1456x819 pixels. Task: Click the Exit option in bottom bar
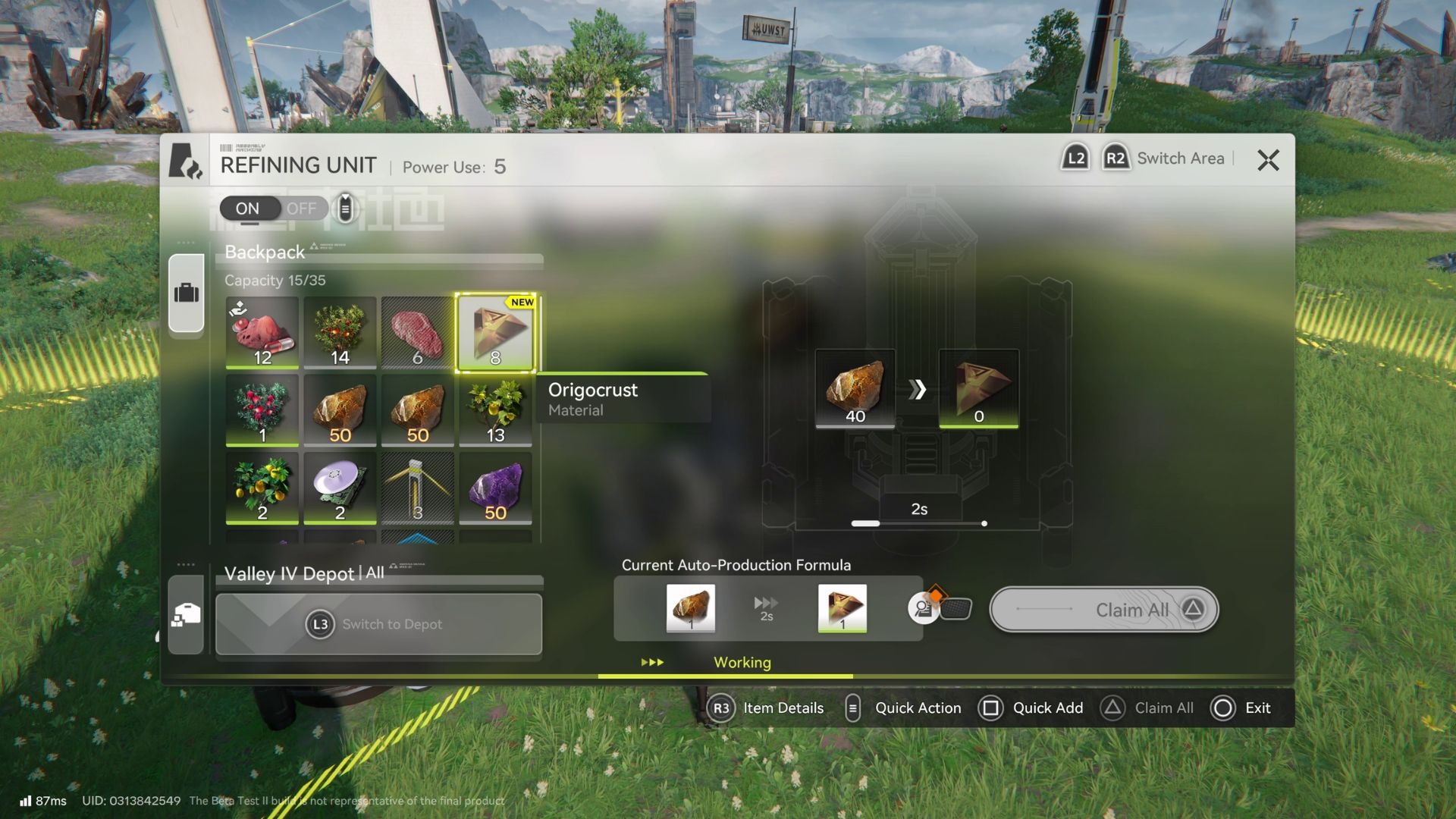(1242, 708)
